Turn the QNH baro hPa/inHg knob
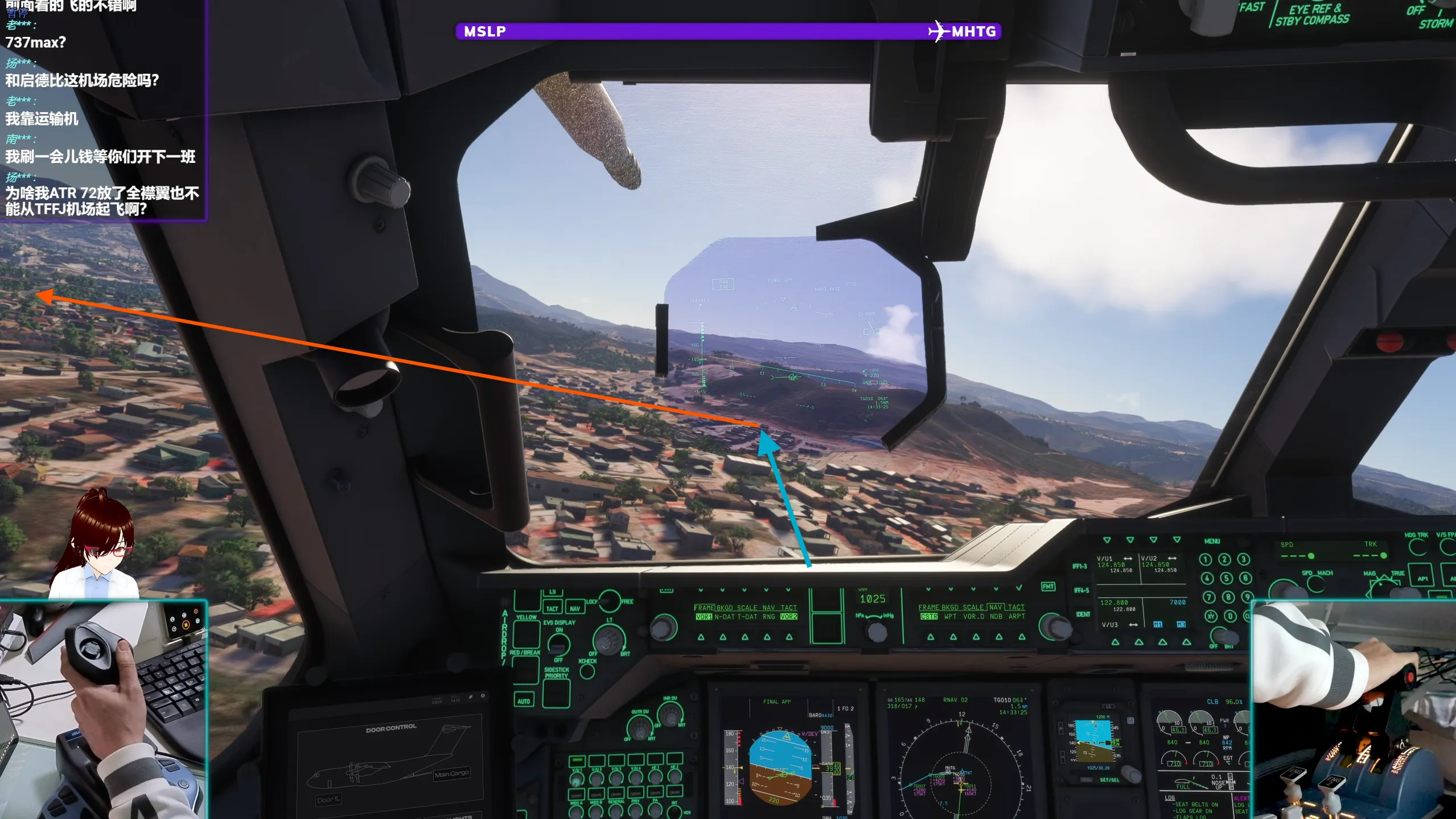The height and width of the screenshot is (819, 1456). pyautogui.click(x=876, y=631)
